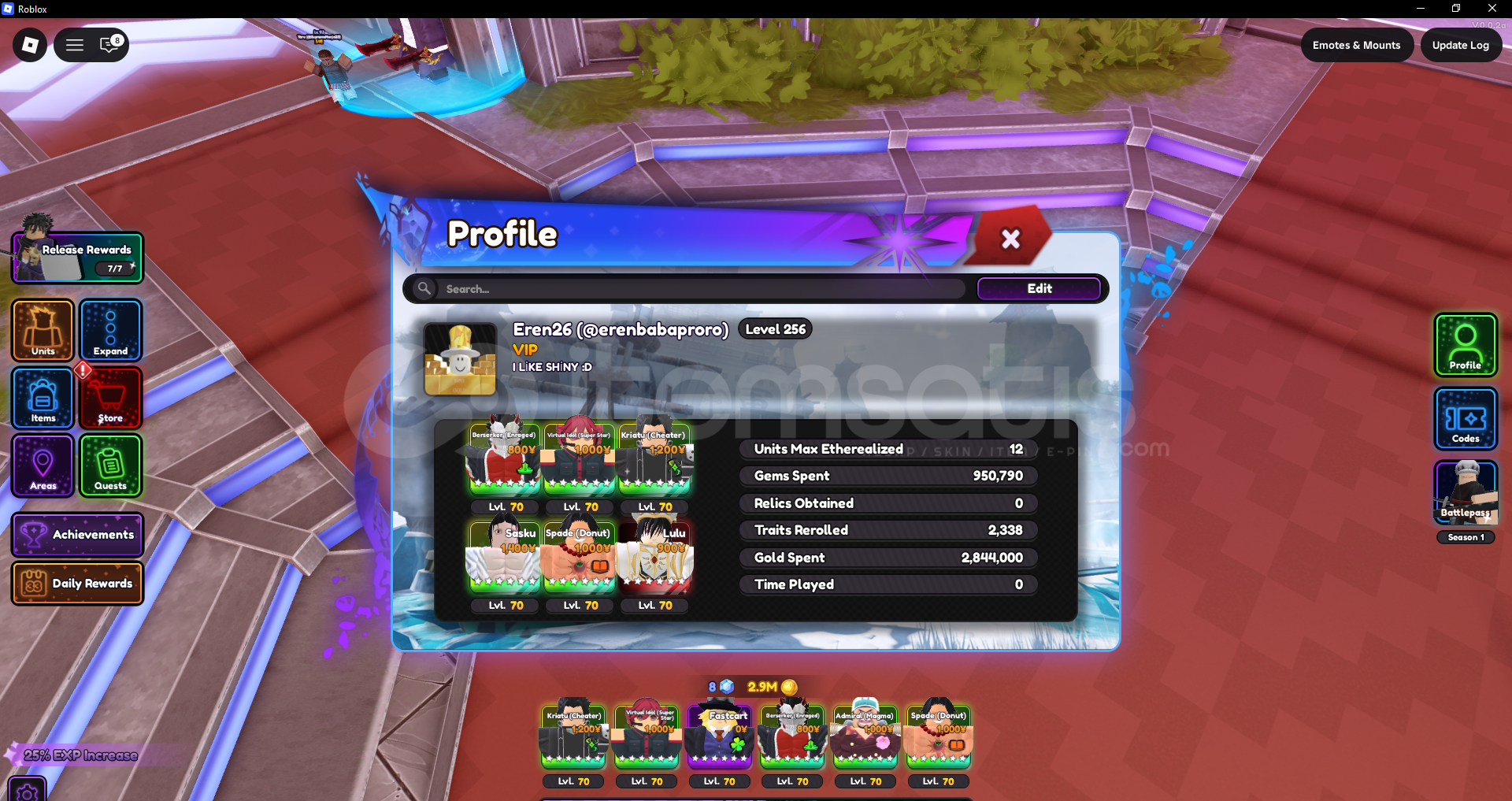The height and width of the screenshot is (801, 1512).
Task: Click the Edit profile button
Action: point(1039,288)
